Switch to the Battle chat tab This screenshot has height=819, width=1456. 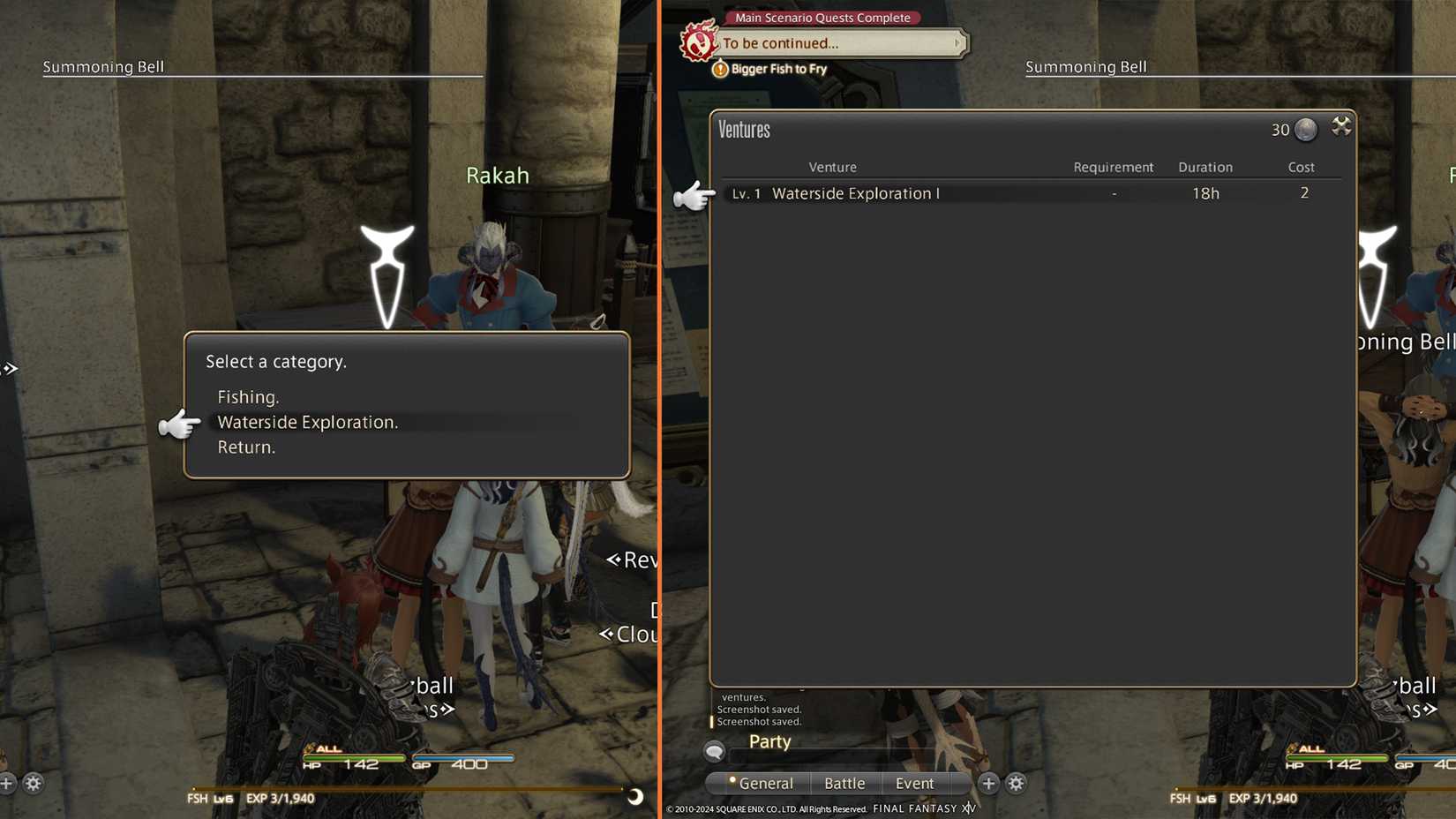[x=844, y=783]
